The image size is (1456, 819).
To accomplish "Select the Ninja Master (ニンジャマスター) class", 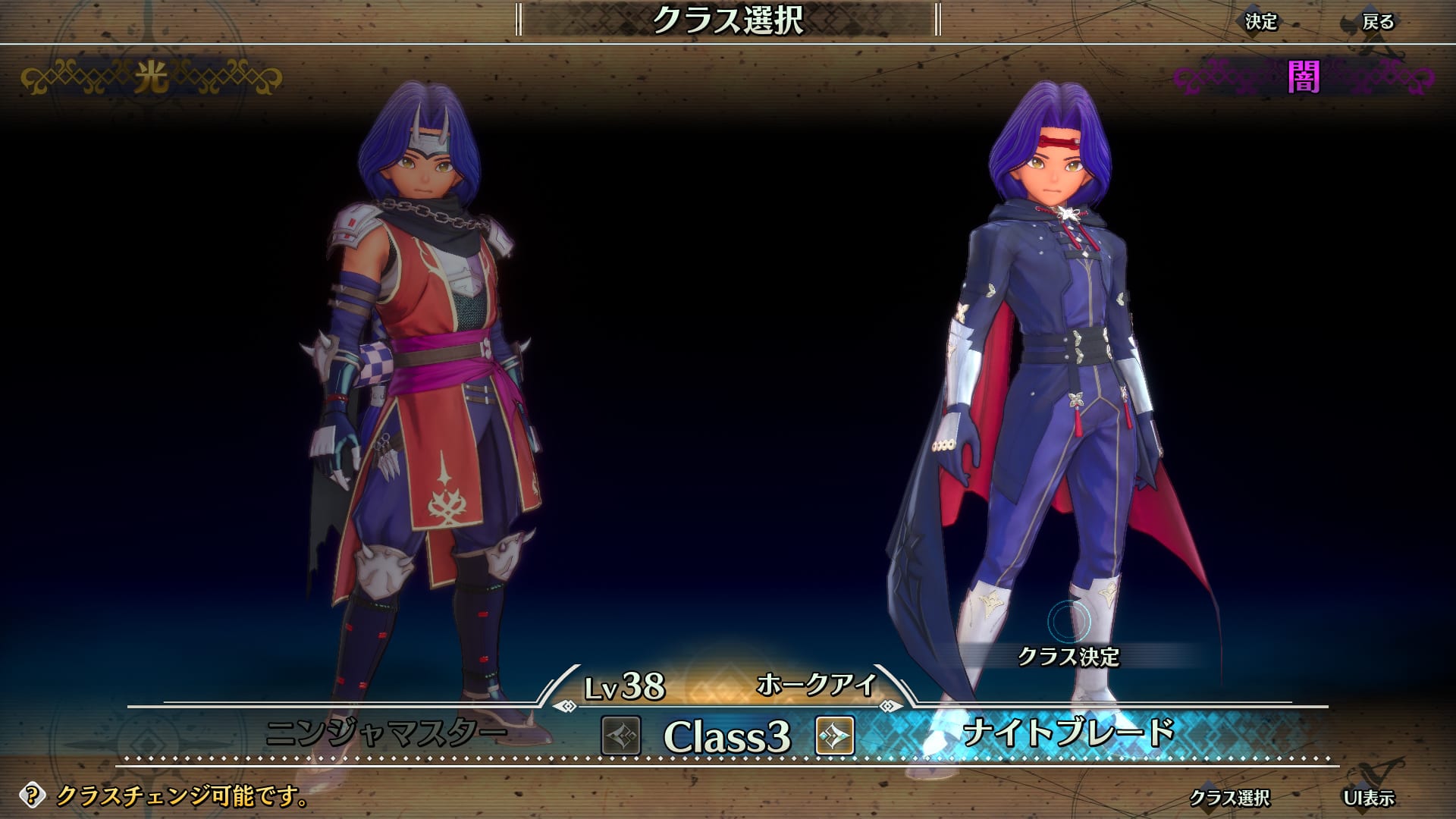I will (x=387, y=733).
